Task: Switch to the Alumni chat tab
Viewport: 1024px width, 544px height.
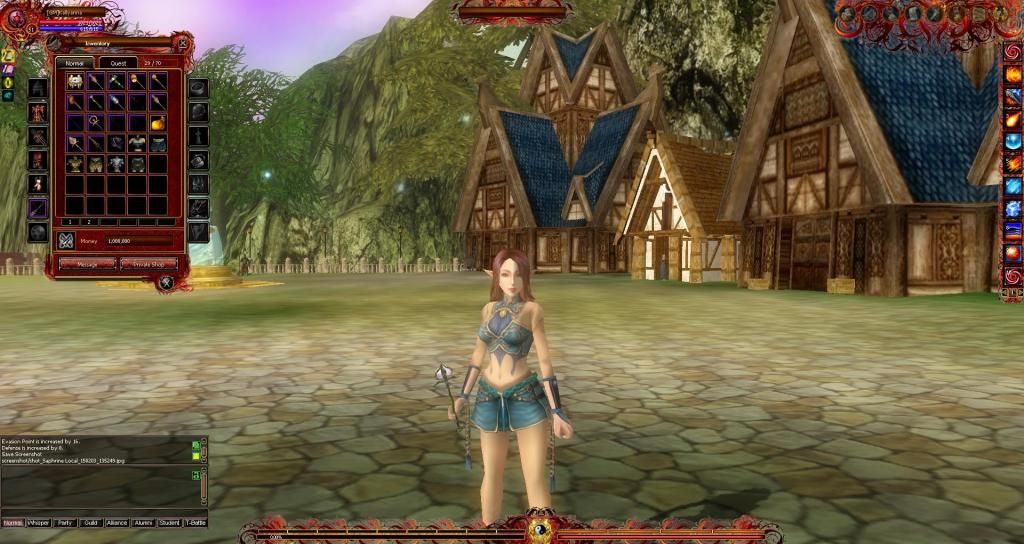Action: pyautogui.click(x=143, y=522)
